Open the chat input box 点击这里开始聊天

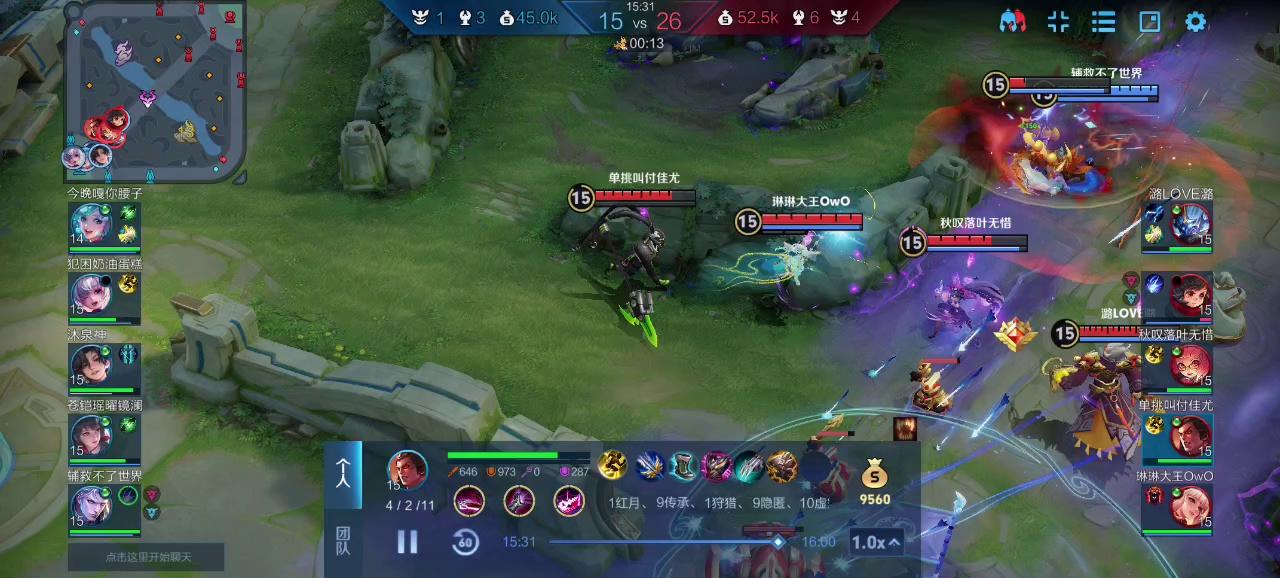pos(146,557)
